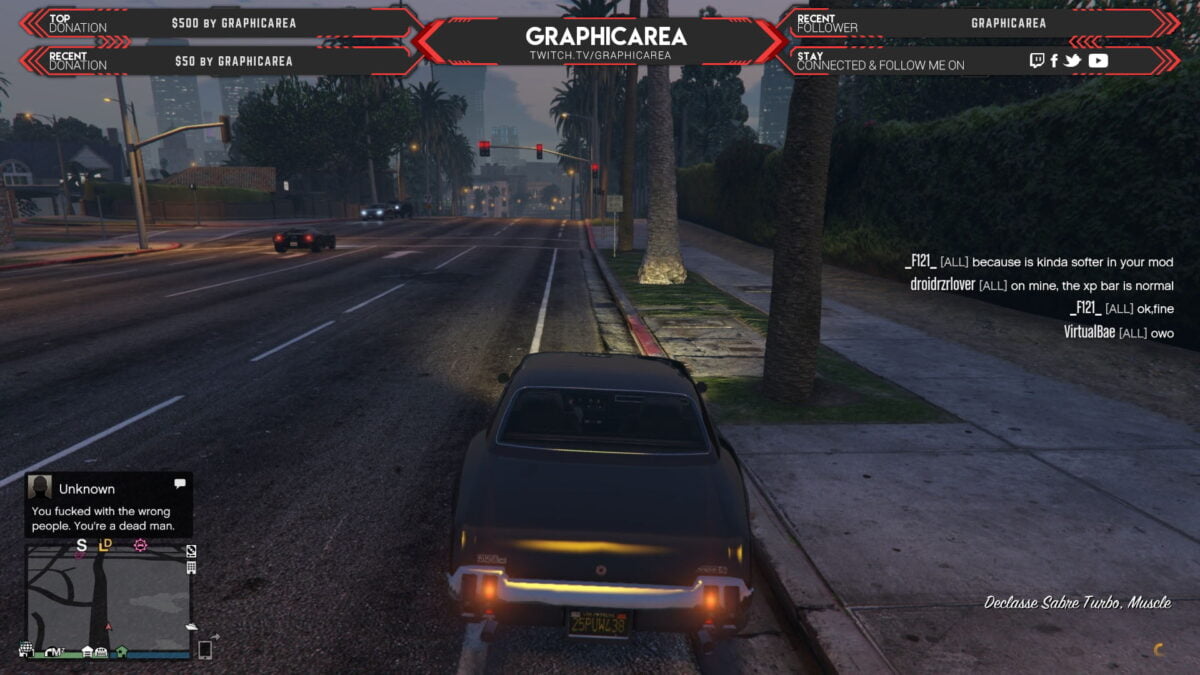Screen dimensions: 1200x675
Task: Select the VirtualBae chat message
Action: coord(1118,333)
